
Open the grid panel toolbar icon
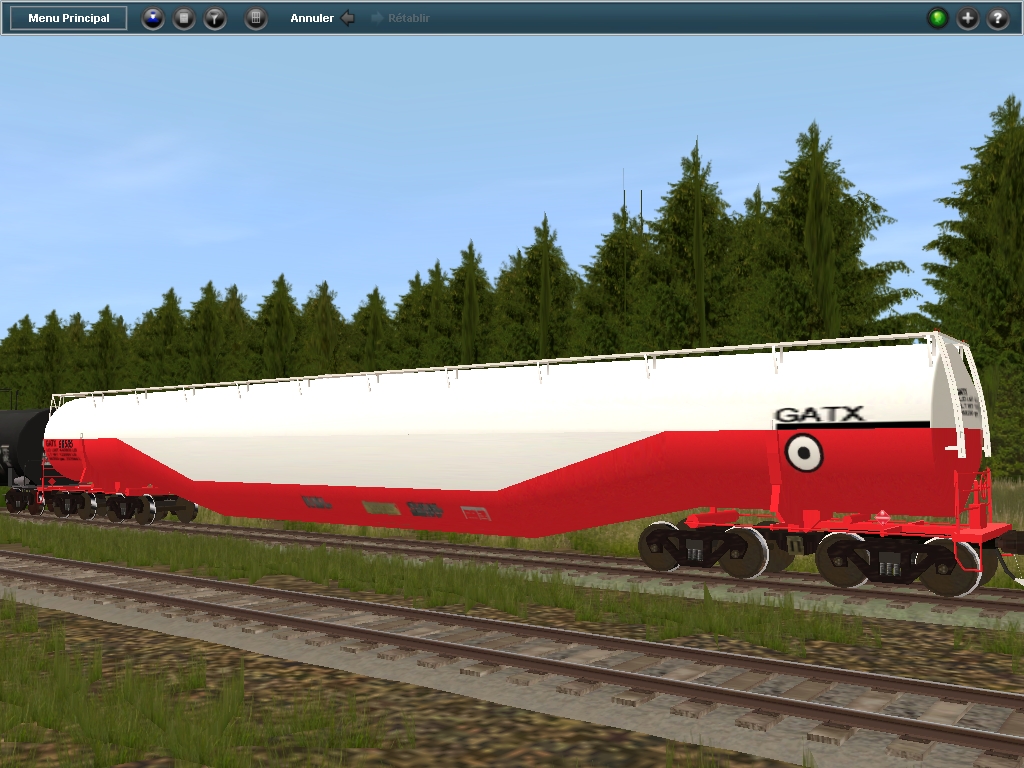tap(256, 18)
